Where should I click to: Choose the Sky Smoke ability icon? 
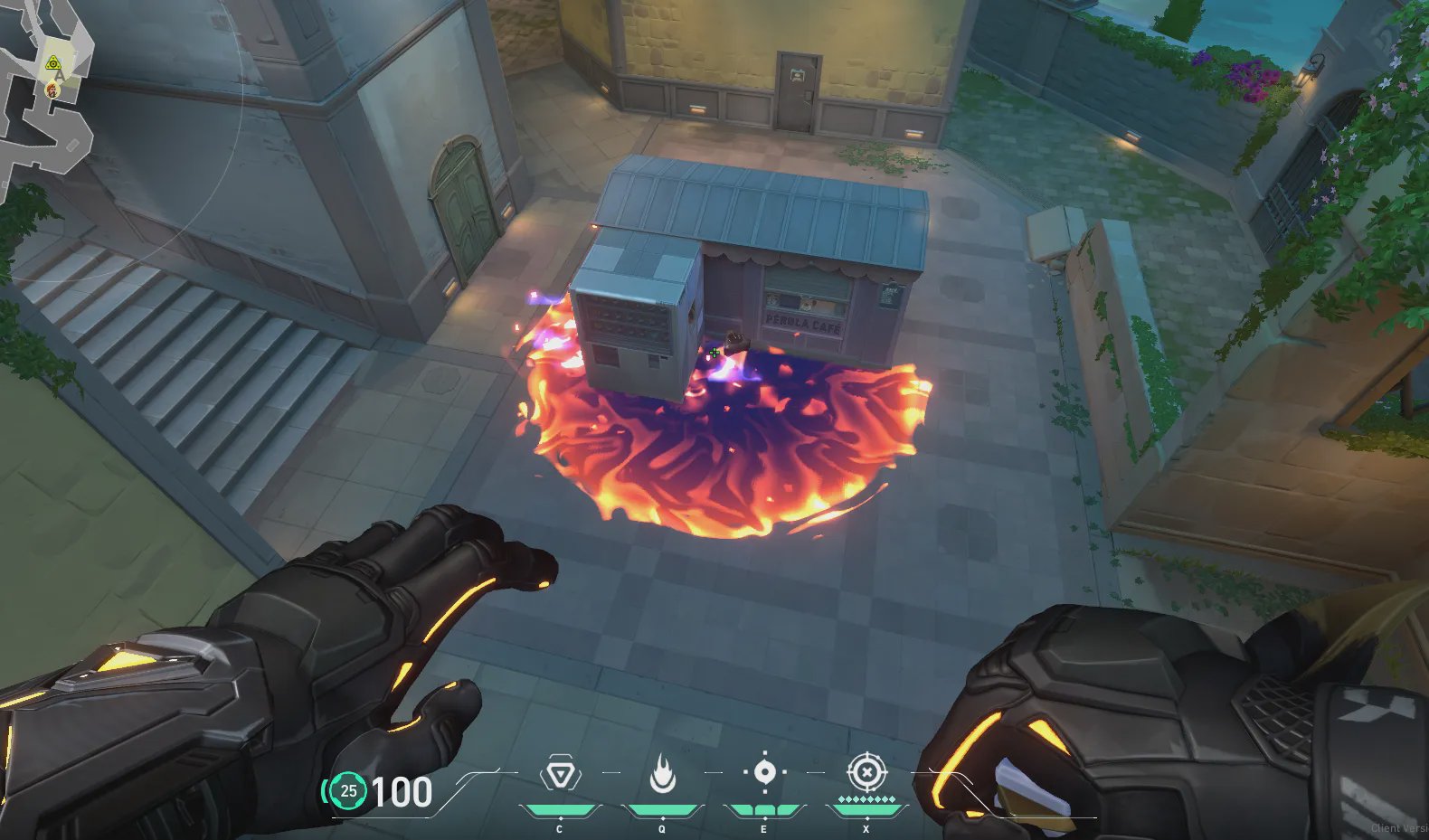pyautogui.click(x=764, y=774)
